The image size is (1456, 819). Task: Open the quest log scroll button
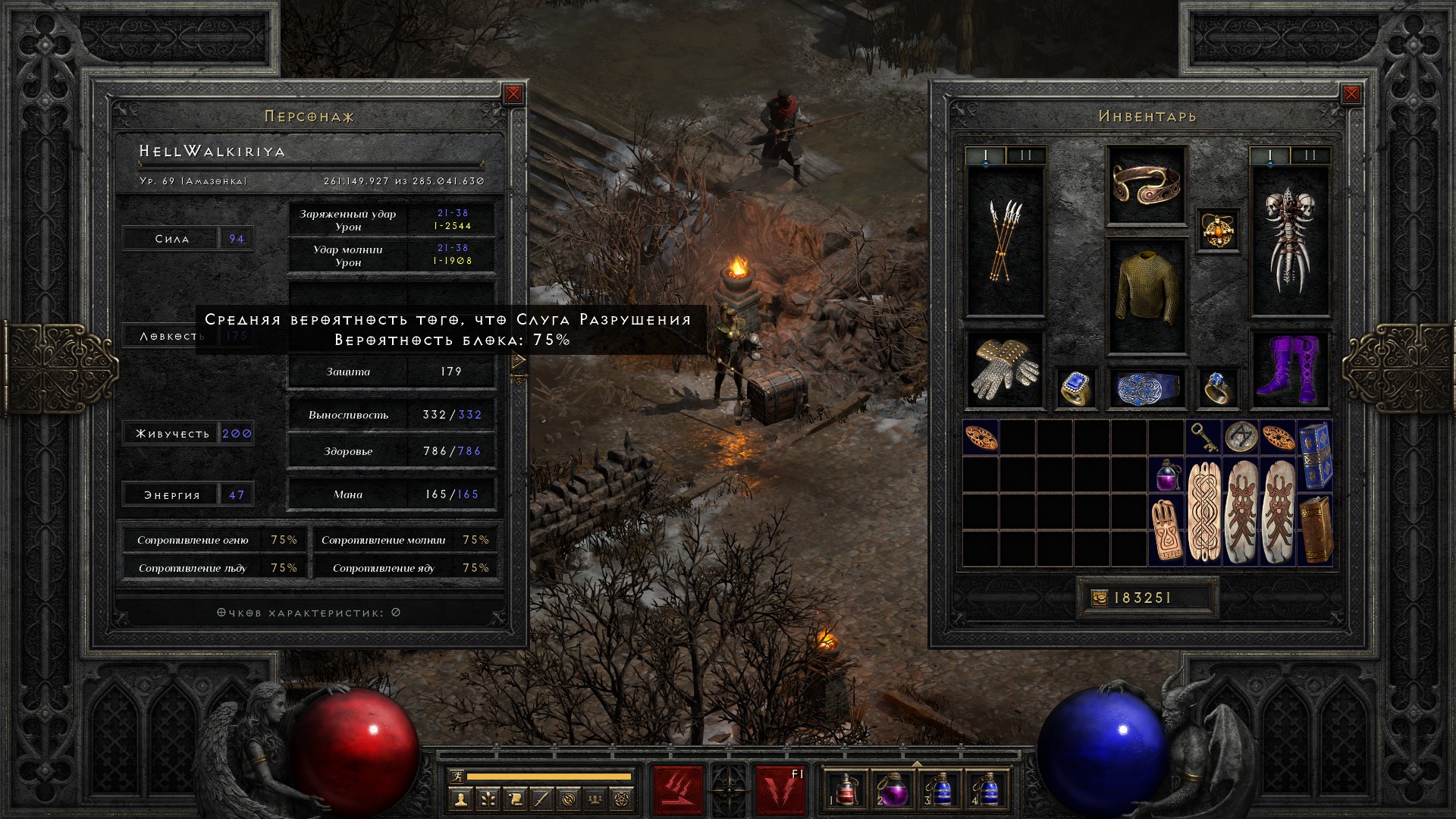tap(514, 799)
